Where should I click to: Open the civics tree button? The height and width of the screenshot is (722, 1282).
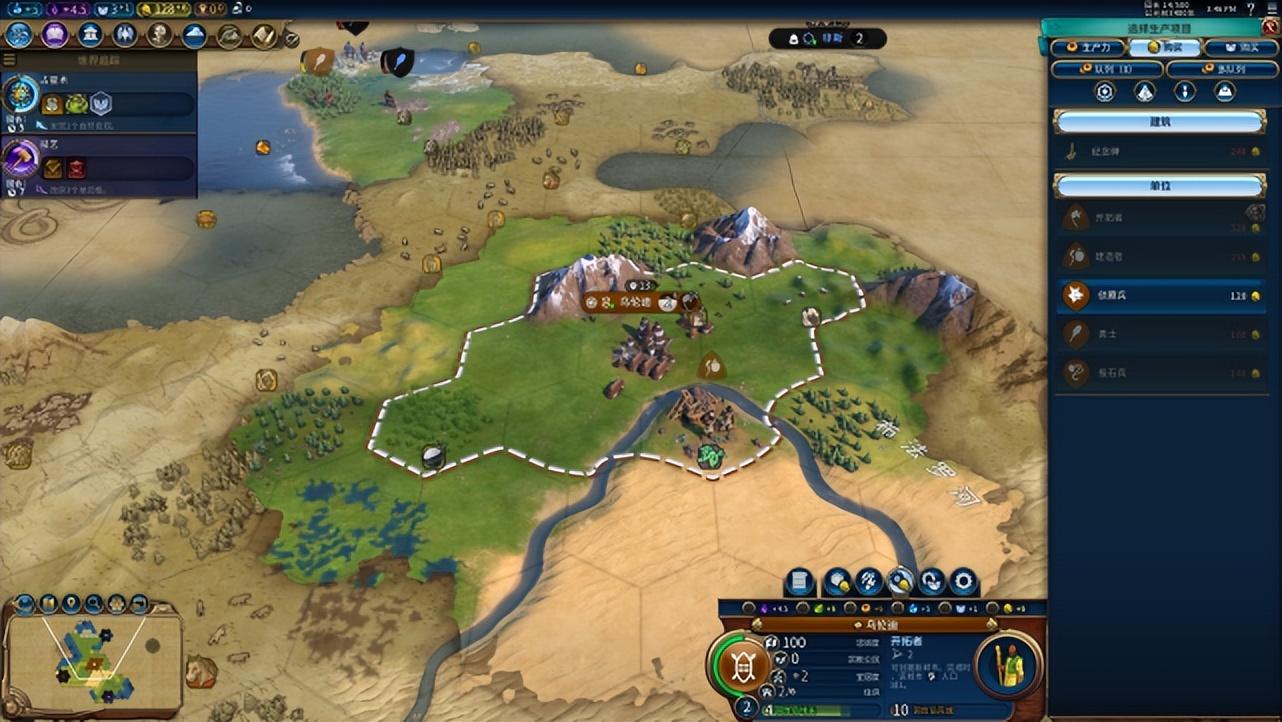coord(54,35)
